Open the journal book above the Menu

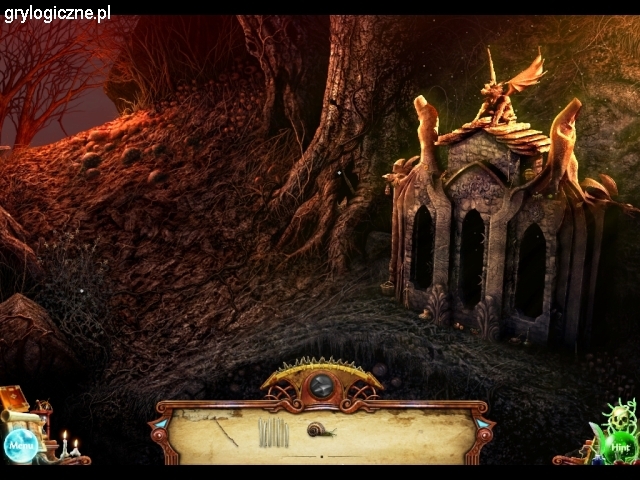(x=17, y=400)
